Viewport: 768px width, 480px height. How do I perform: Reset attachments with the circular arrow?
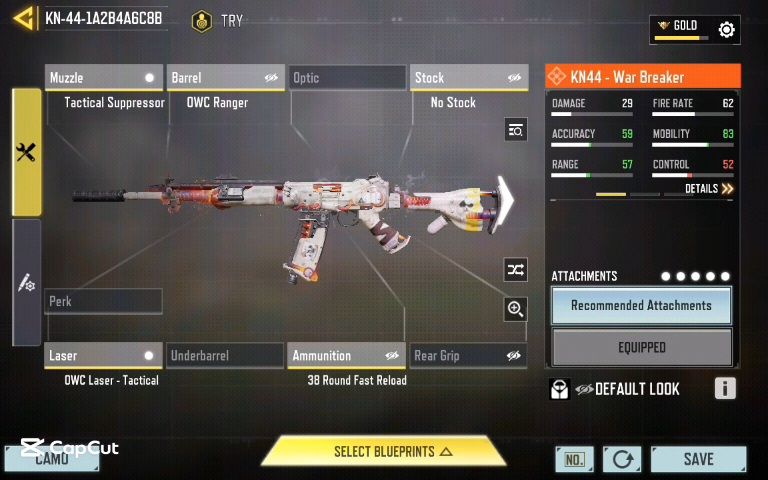pos(622,459)
